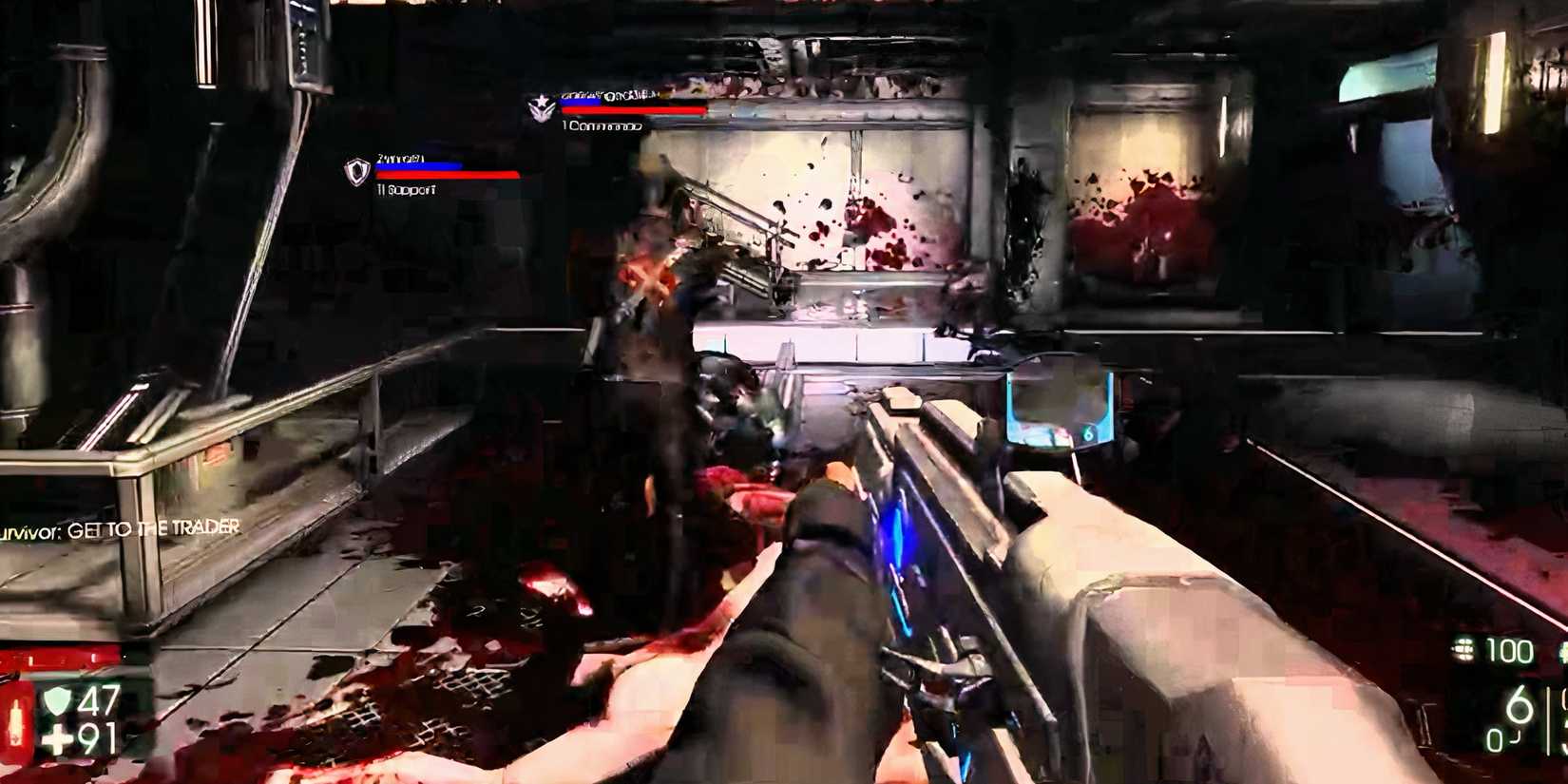This screenshot has width=1568, height=784.
Task: Select the Commando perk star emblem
Action: [541, 107]
